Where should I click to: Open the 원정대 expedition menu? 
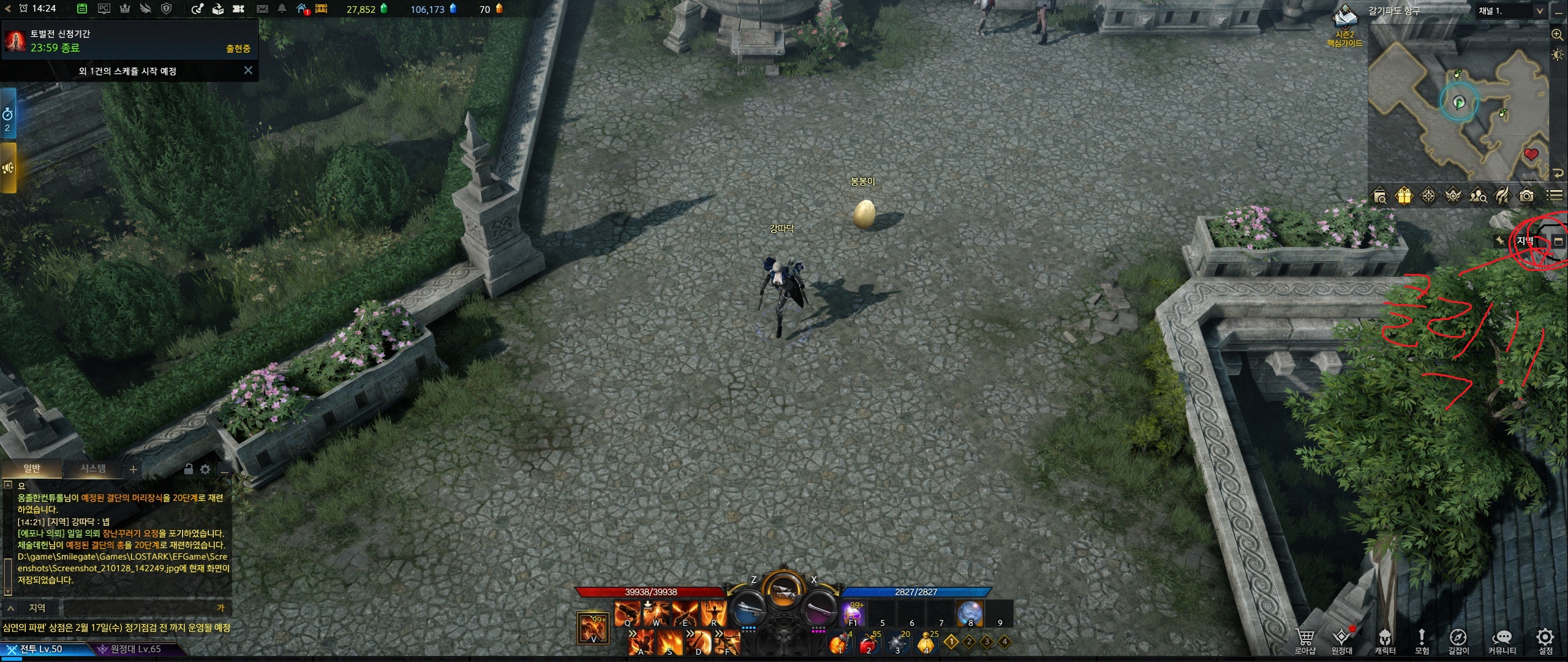pyautogui.click(x=1342, y=641)
